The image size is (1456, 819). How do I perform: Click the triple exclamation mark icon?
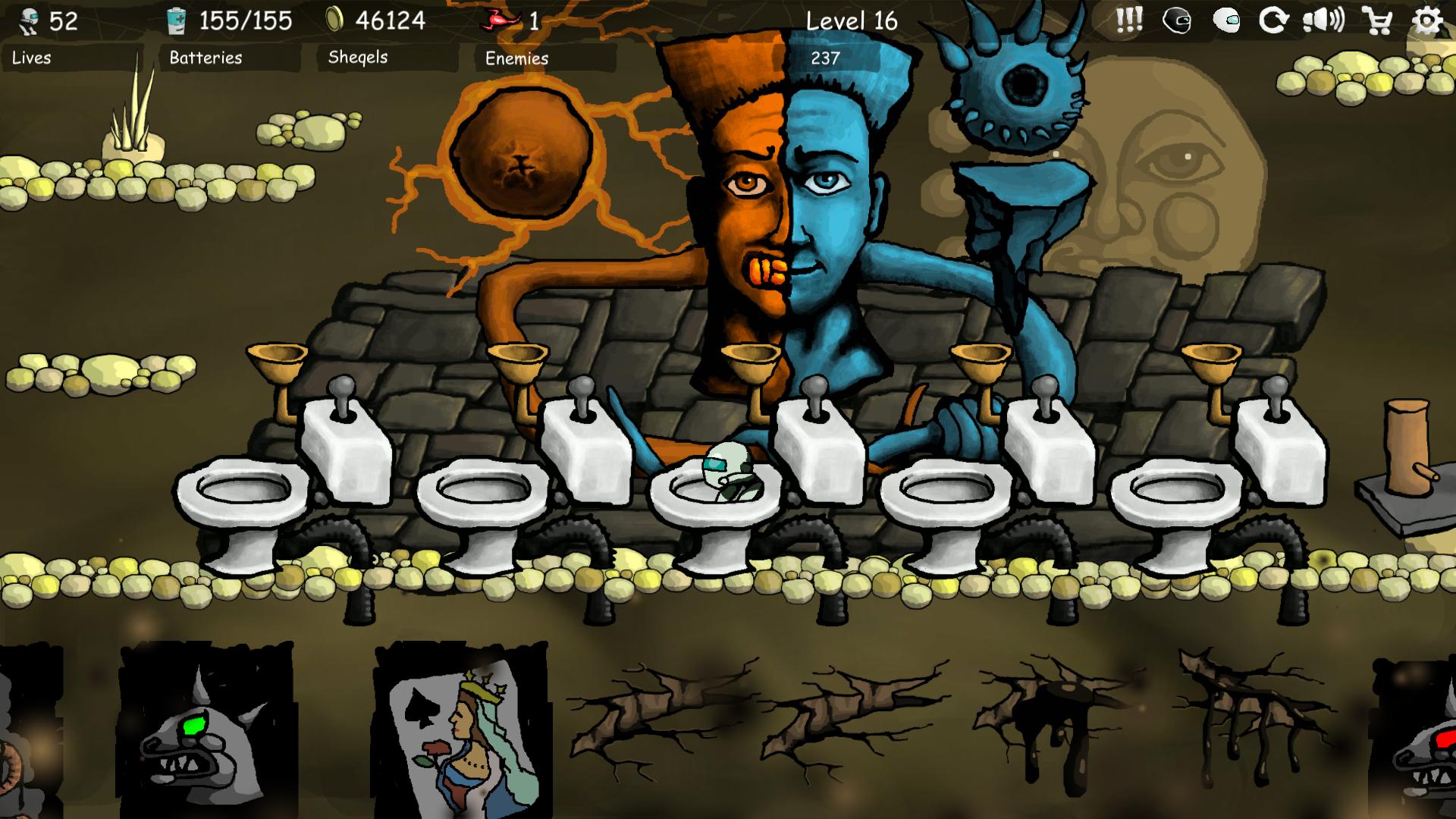coord(1129,20)
